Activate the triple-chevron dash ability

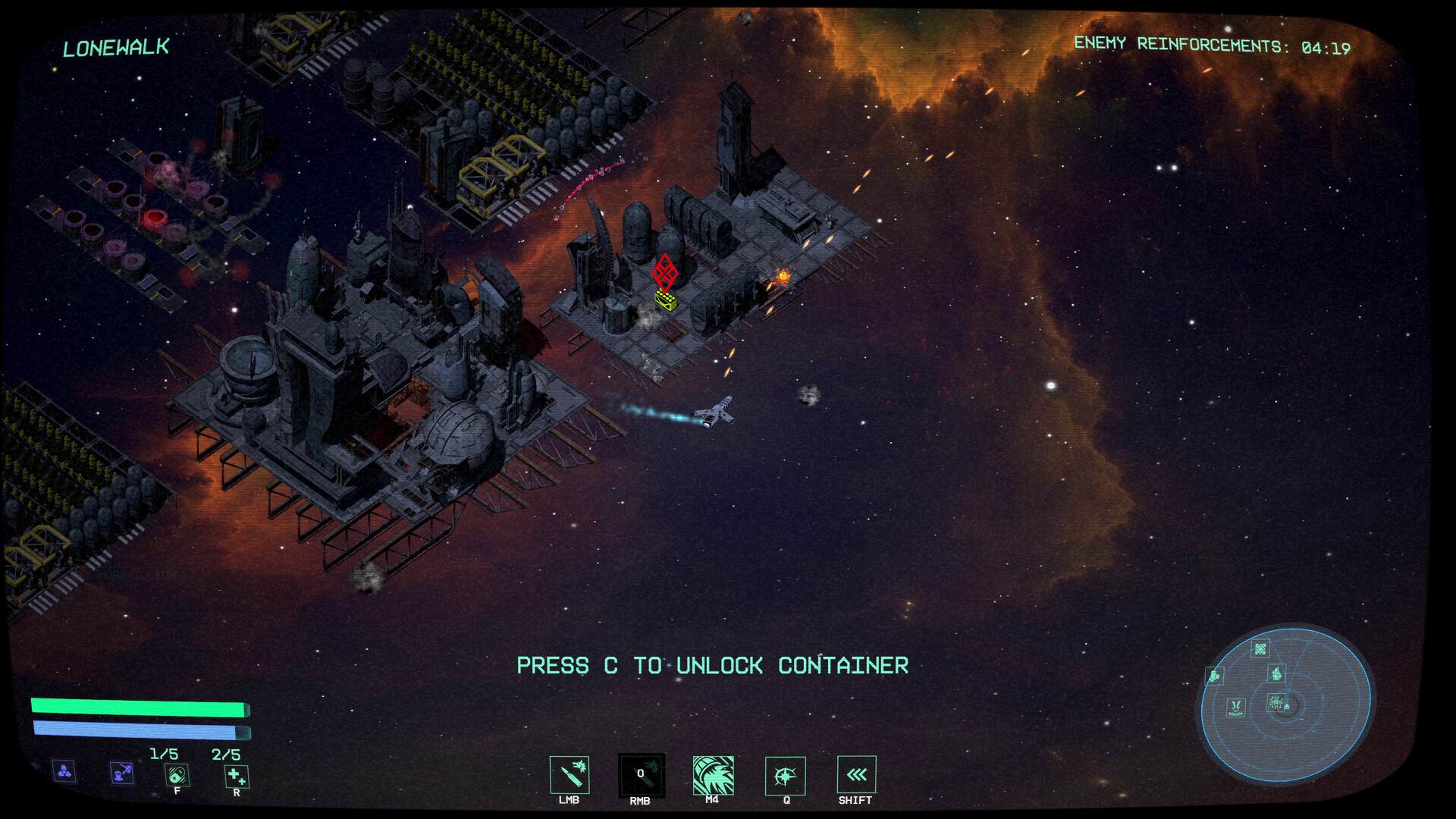pos(856,775)
